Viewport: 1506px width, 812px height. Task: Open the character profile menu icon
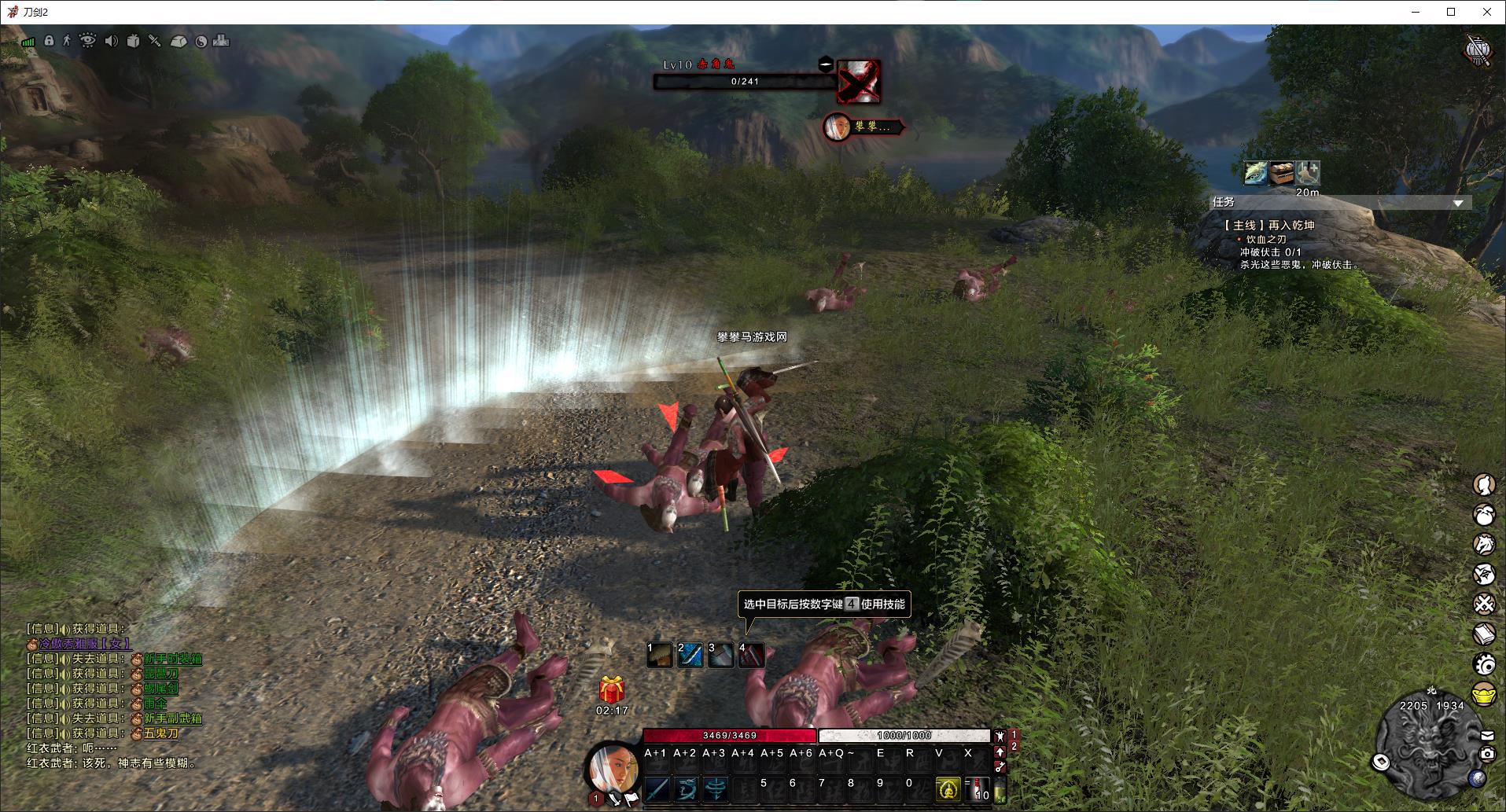1484,485
